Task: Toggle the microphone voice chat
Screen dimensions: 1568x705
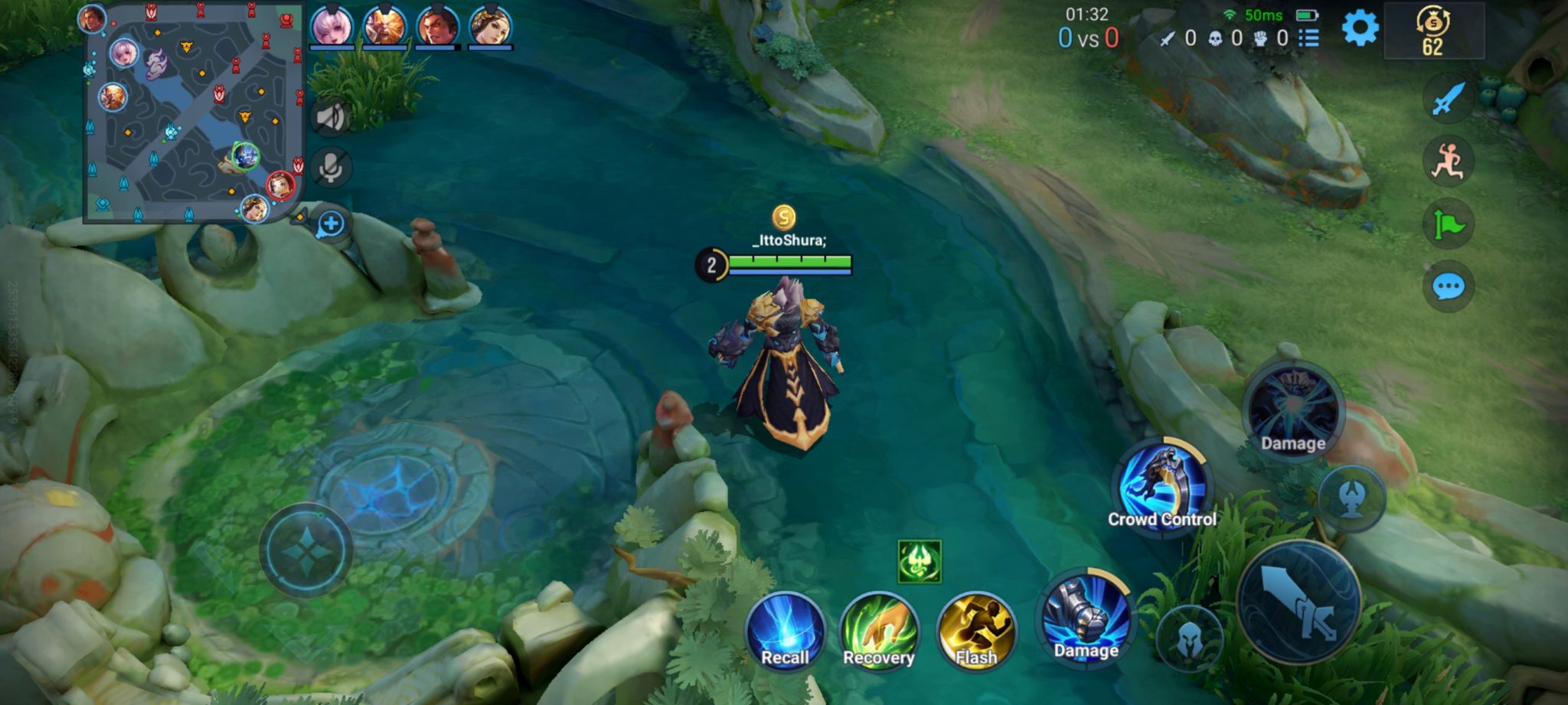Action: point(331,168)
